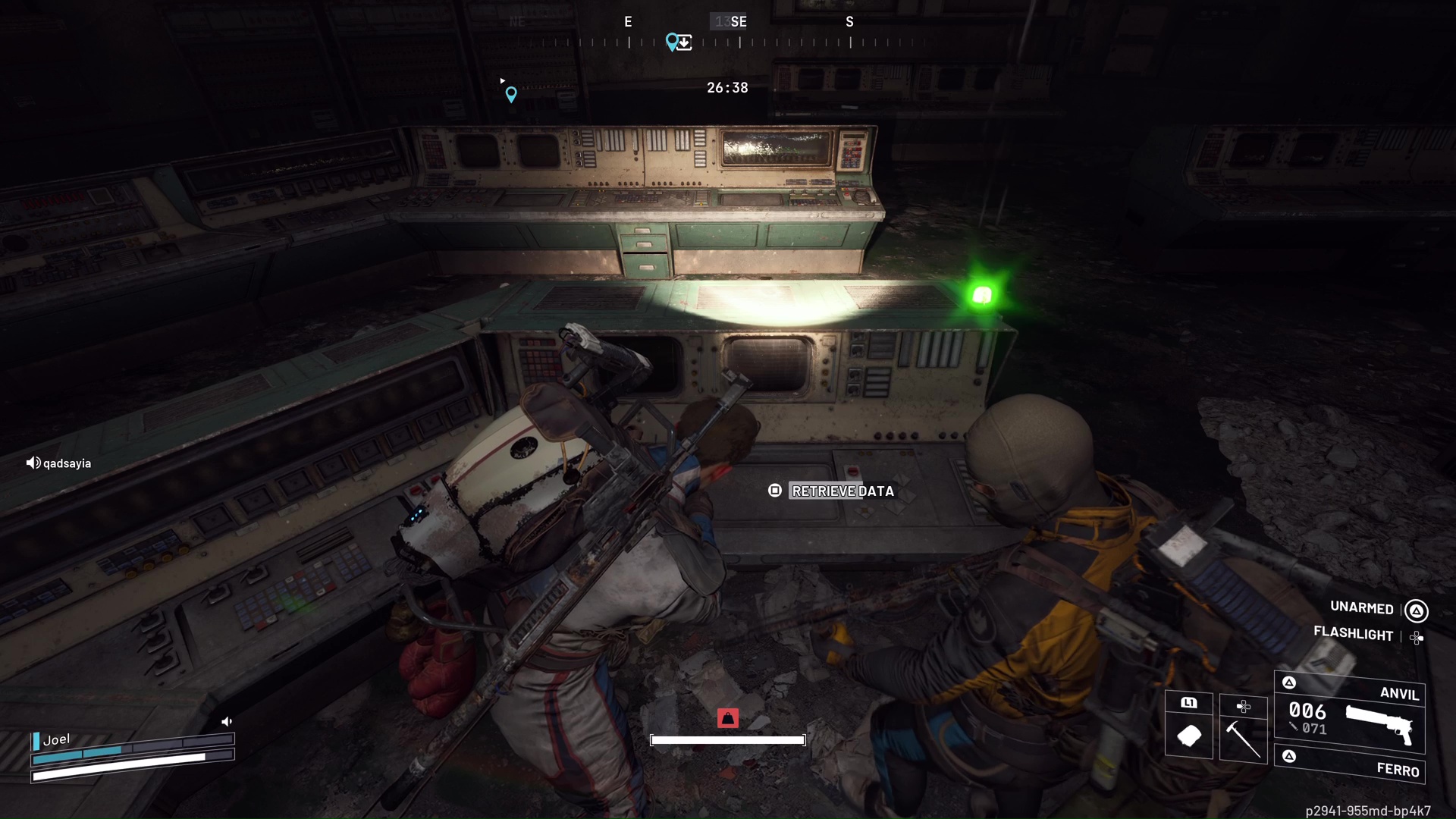Mute Joel's voice speaker icon
This screenshot has height=819, width=1456.
[x=227, y=720]
